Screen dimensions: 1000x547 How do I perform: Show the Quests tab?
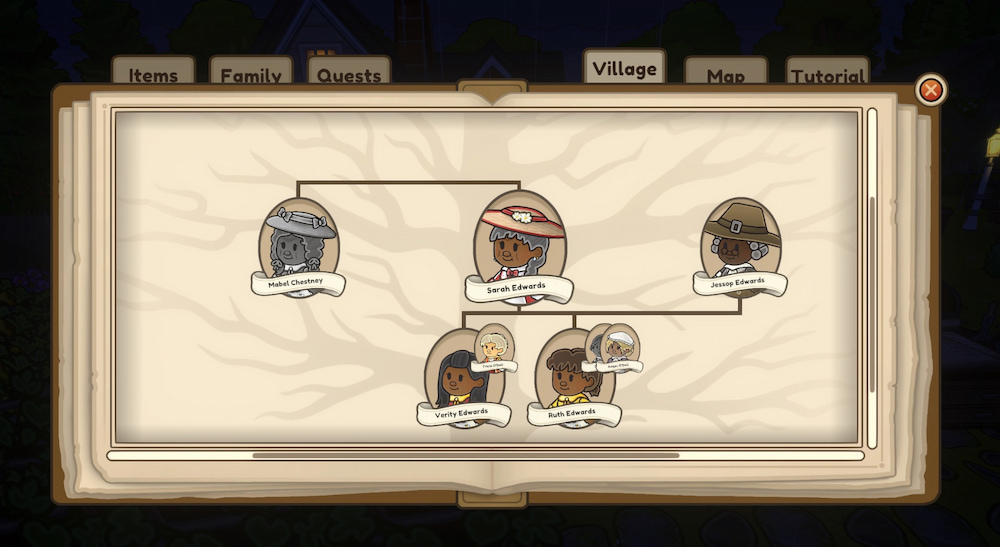pos(349,74)
